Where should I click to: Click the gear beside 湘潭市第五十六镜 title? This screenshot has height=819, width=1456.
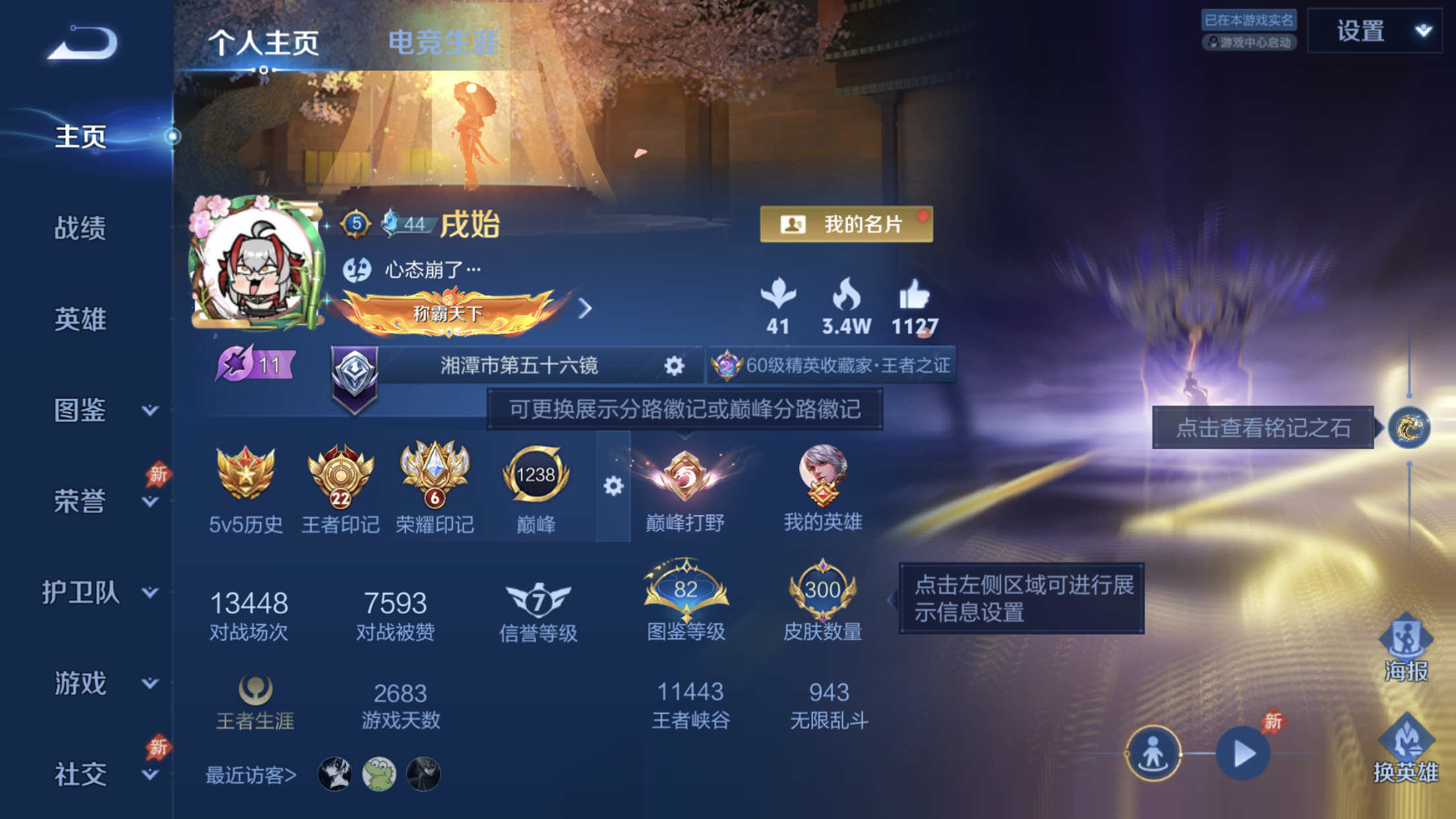pos(674,367)
